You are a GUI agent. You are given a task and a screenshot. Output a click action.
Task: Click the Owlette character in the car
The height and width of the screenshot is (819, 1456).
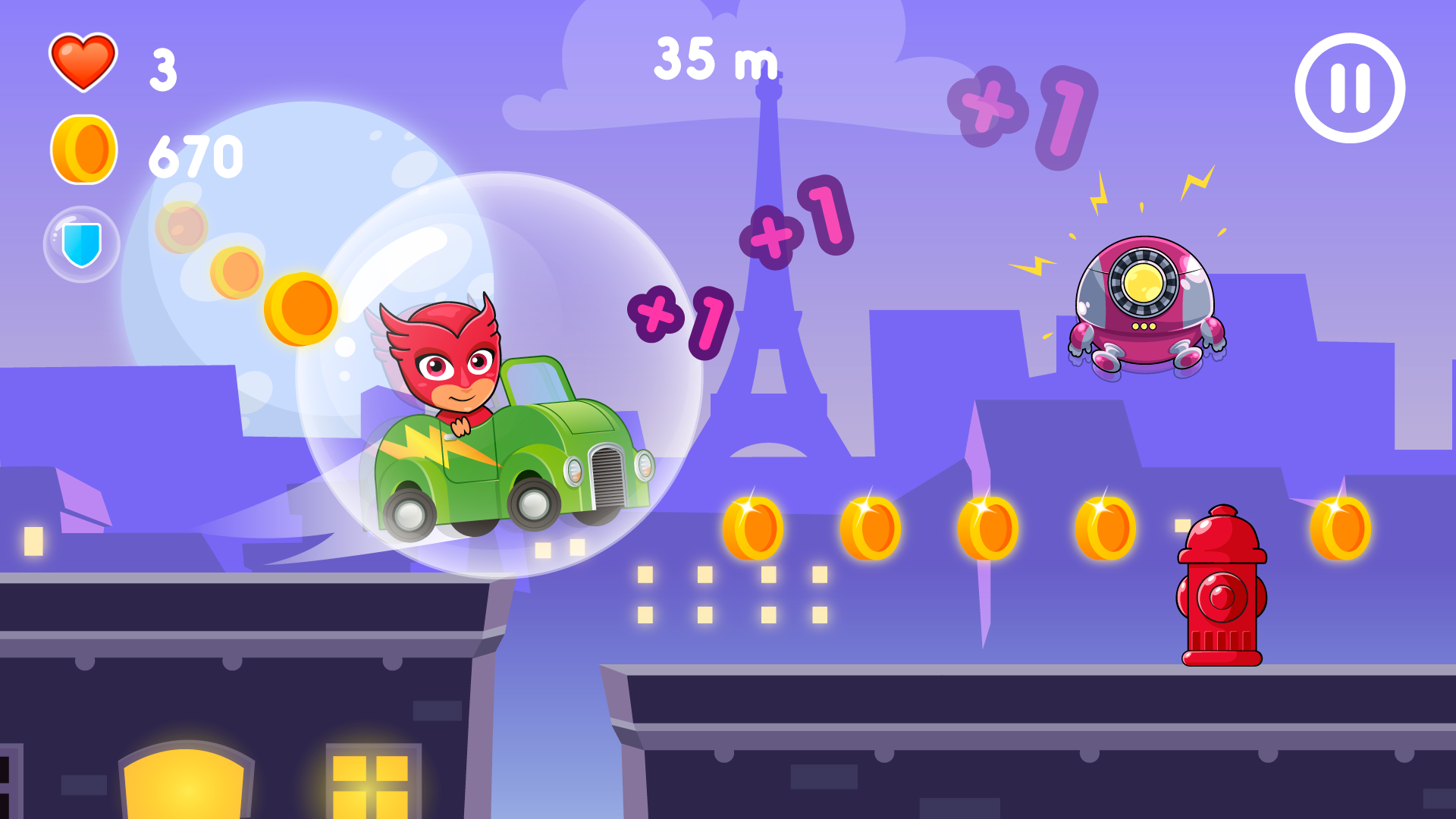click(x=451, y=364)
